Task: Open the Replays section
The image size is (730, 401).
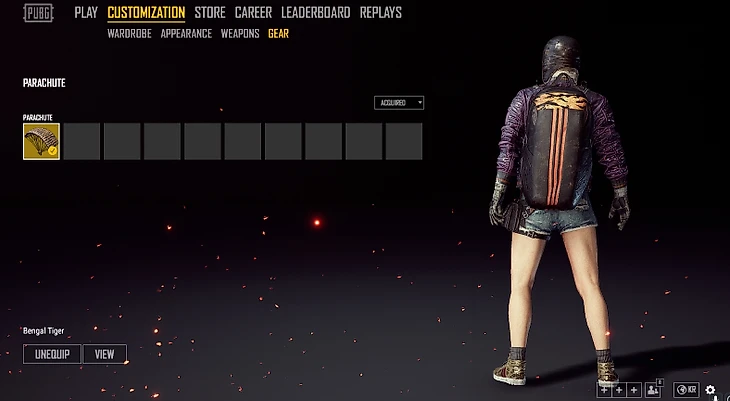Action: [x=380, y=13]
